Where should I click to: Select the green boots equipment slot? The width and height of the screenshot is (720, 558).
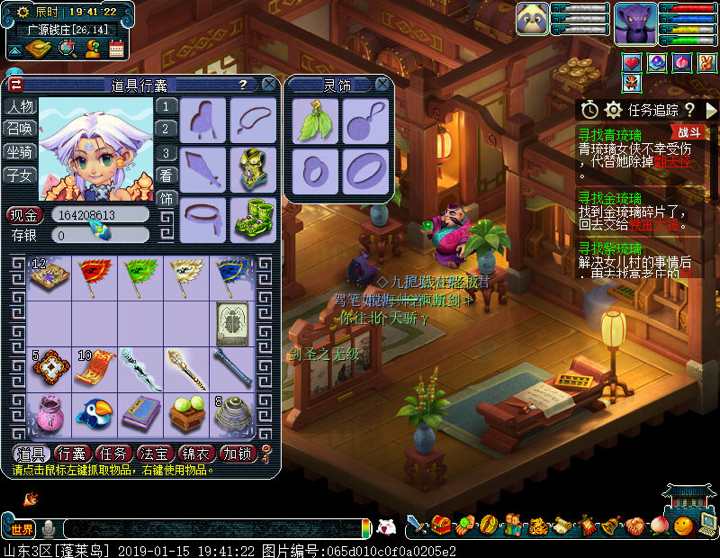252,219
